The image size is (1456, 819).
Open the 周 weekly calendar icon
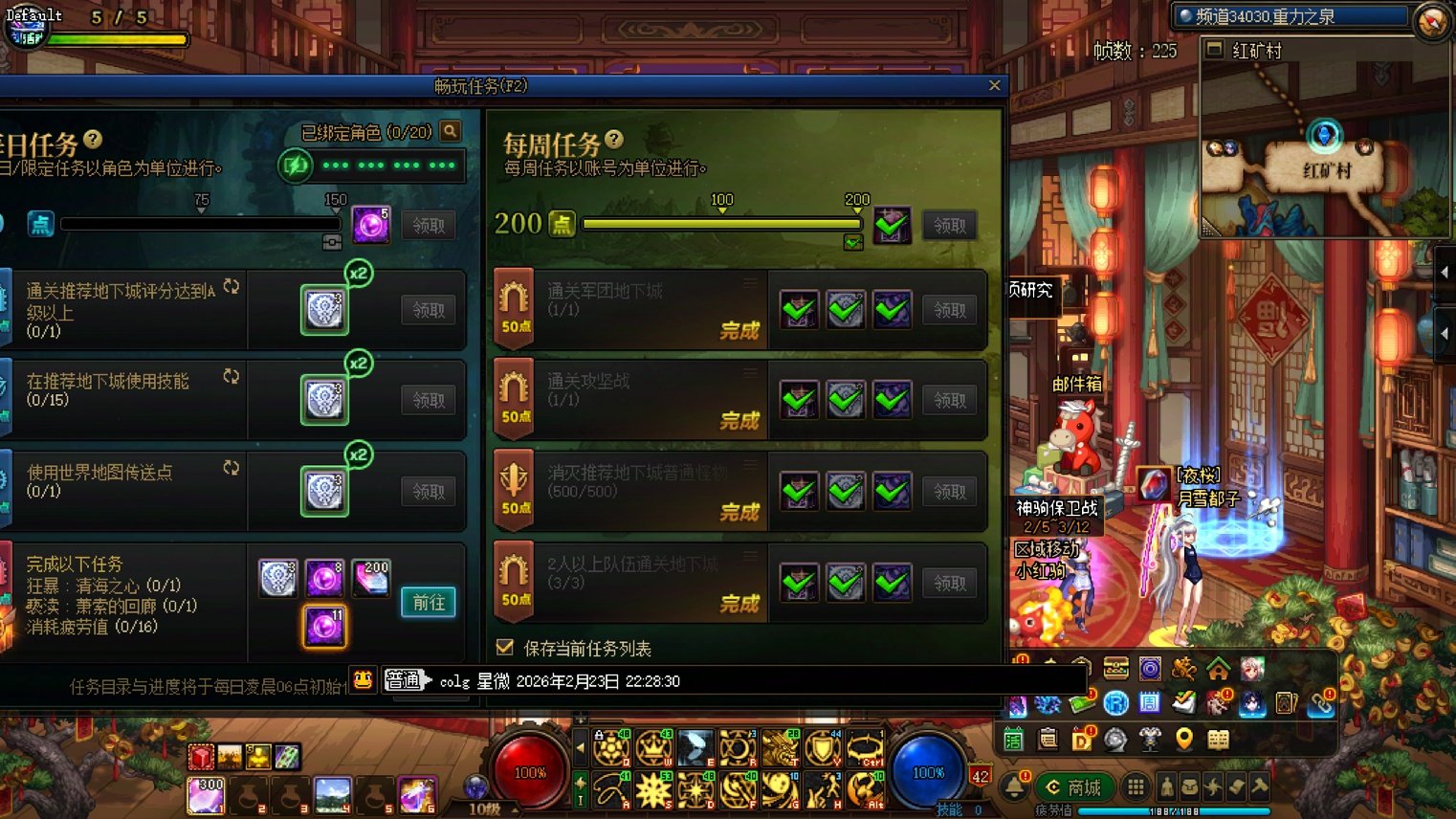click(1149, 703)
